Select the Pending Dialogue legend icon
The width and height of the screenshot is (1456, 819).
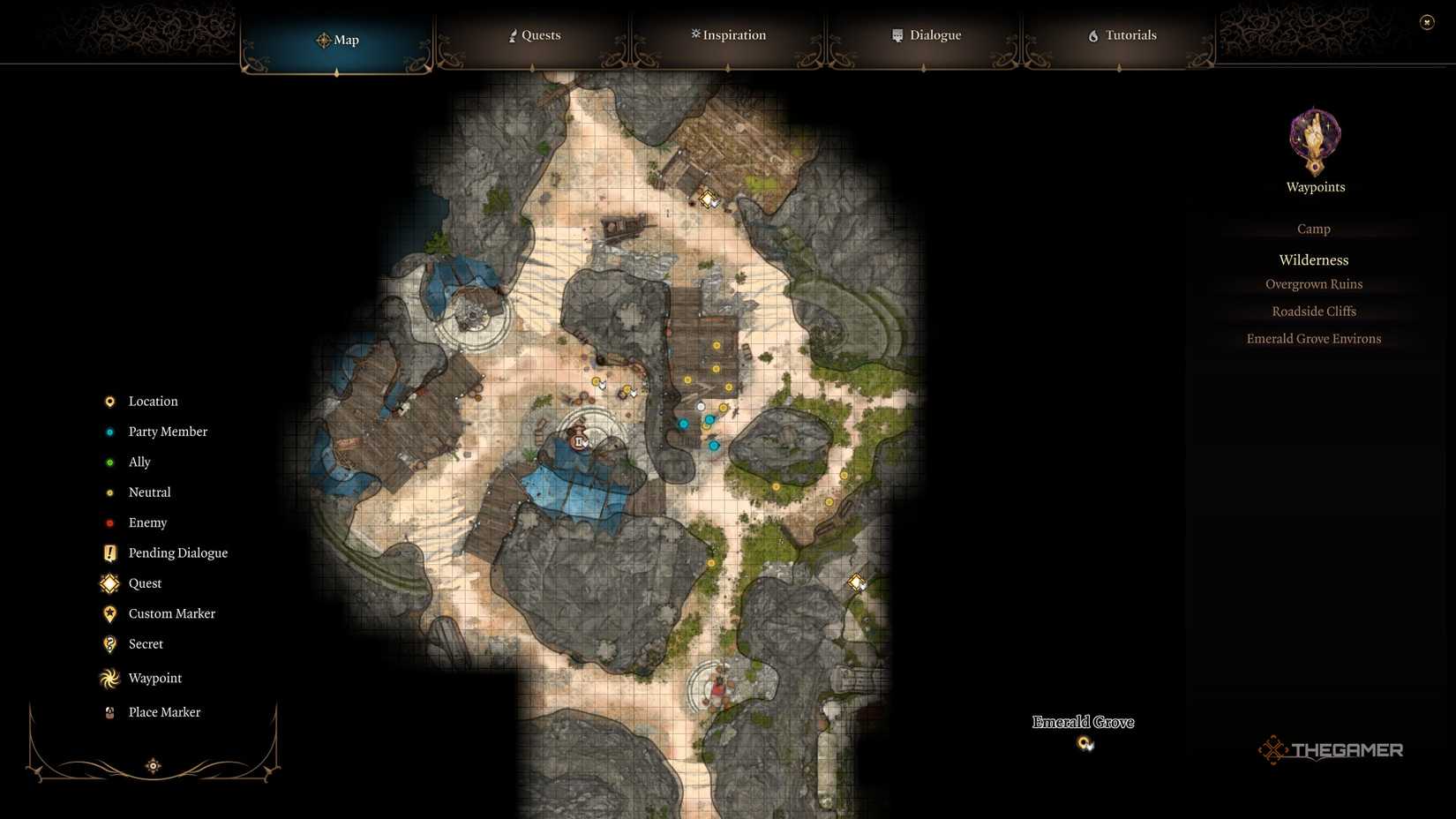click(x=109, y=552)
